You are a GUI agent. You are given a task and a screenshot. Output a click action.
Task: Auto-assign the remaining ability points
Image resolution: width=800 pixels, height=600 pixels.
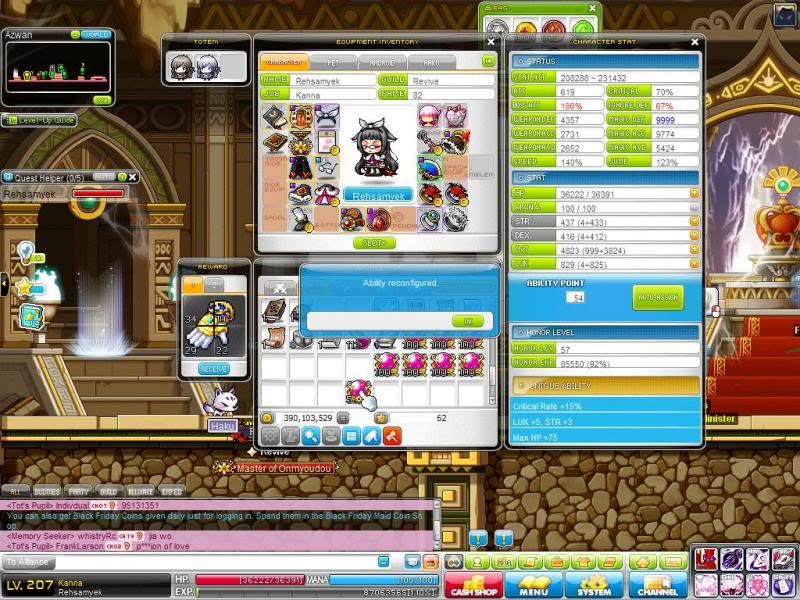[658, 297]
